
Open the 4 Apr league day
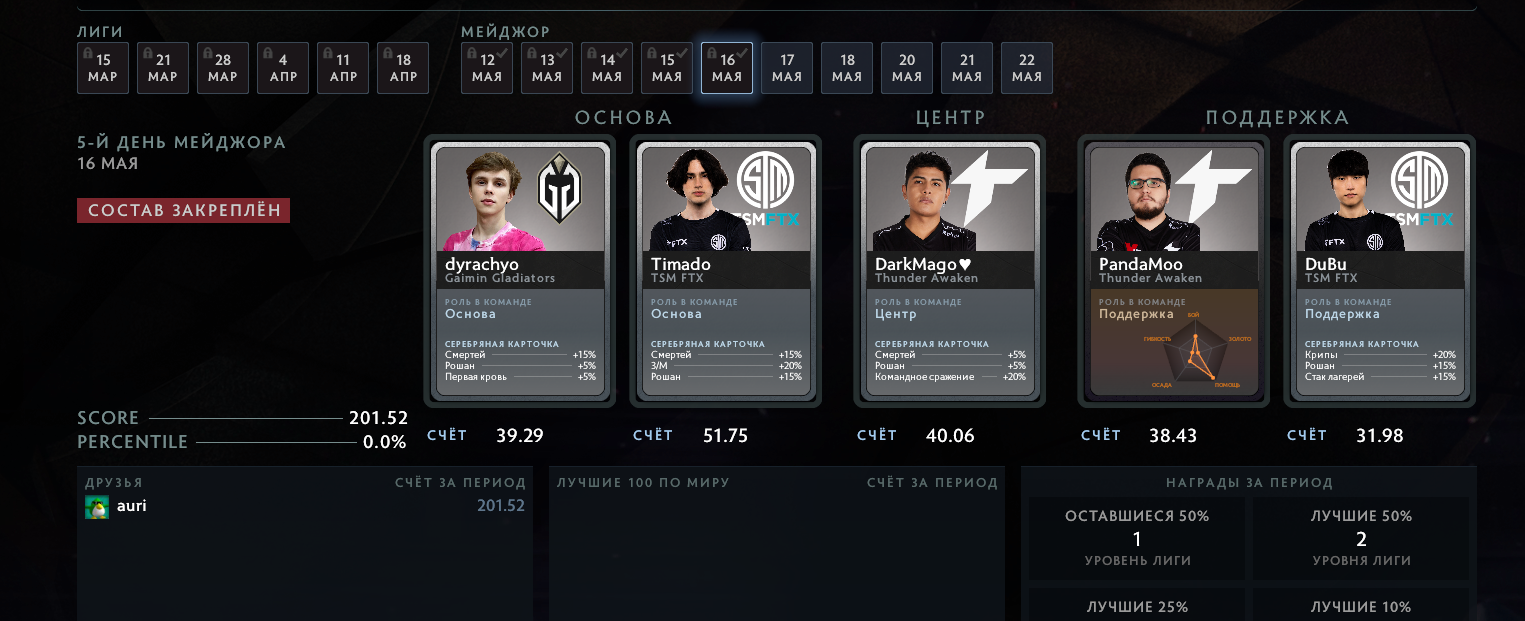tap(283, 68)
